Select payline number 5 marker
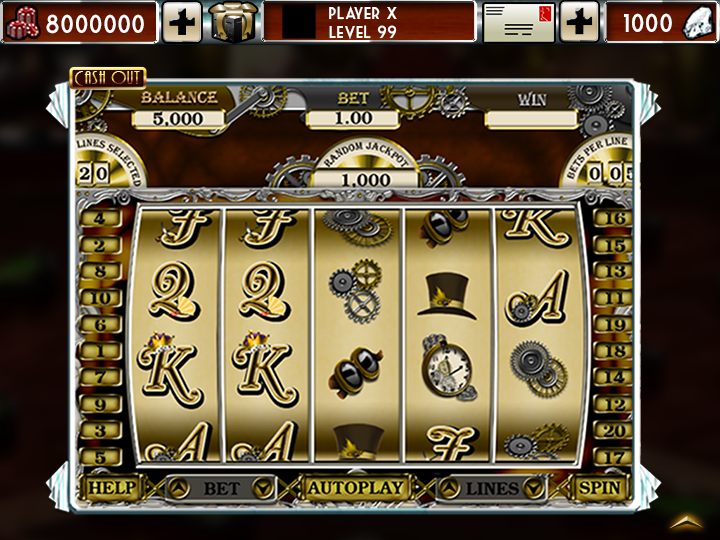Viewport: 720px width, 540px height. [x=100, y=457]
